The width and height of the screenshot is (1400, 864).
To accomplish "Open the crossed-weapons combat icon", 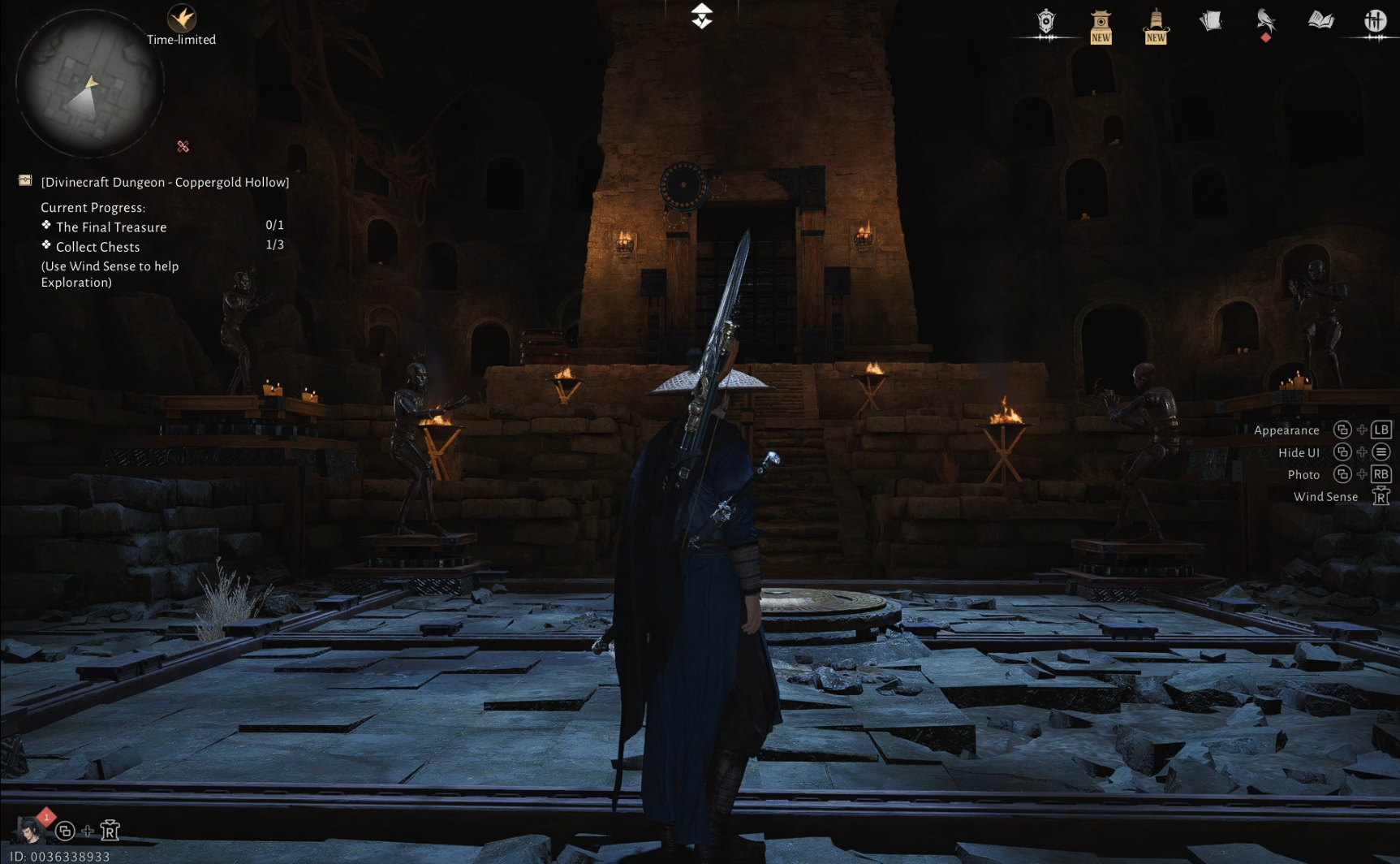I will click(x=1375, y=21).
